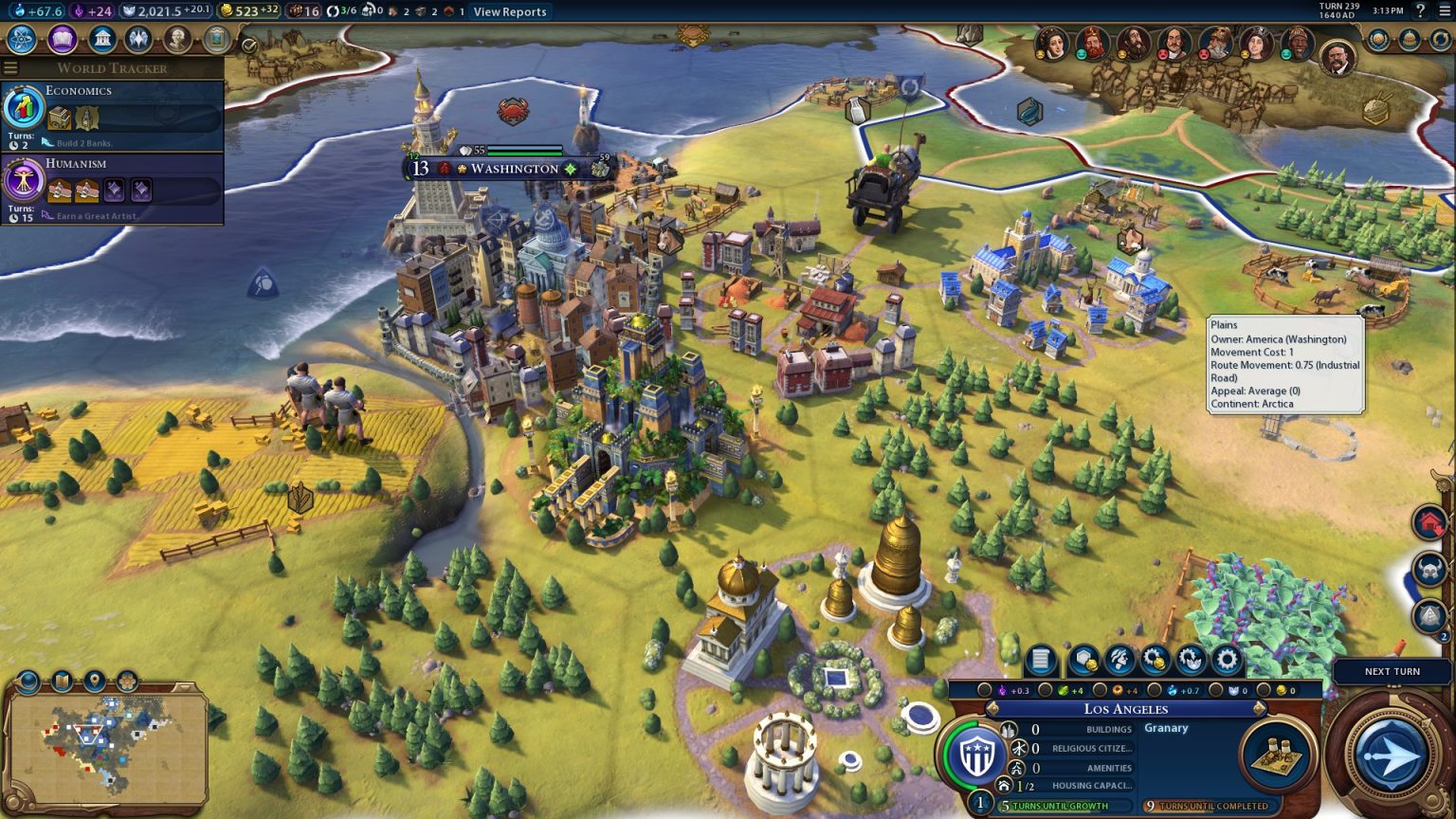Click the Next Turn button
Screen dimensions: 1456x819
pos(1391,670)
